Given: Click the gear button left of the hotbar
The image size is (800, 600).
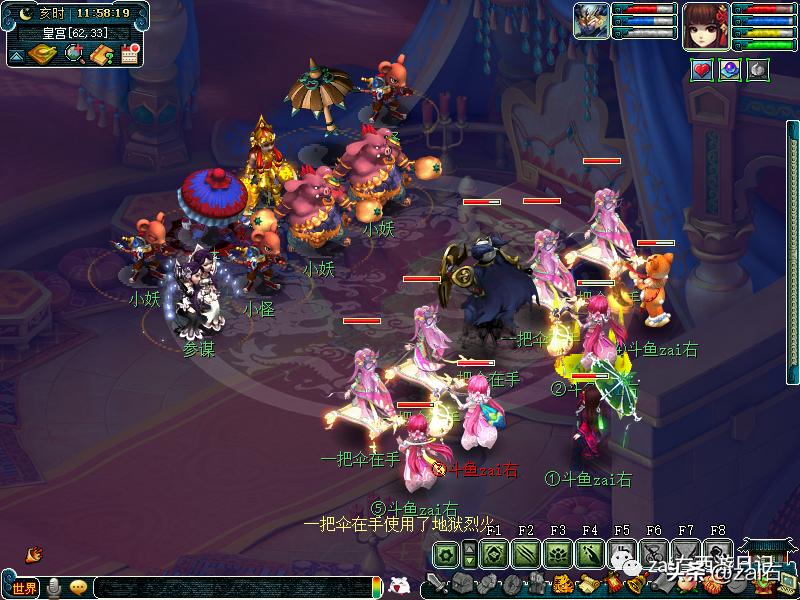Looking at the screenshot, I should [446, 554].
